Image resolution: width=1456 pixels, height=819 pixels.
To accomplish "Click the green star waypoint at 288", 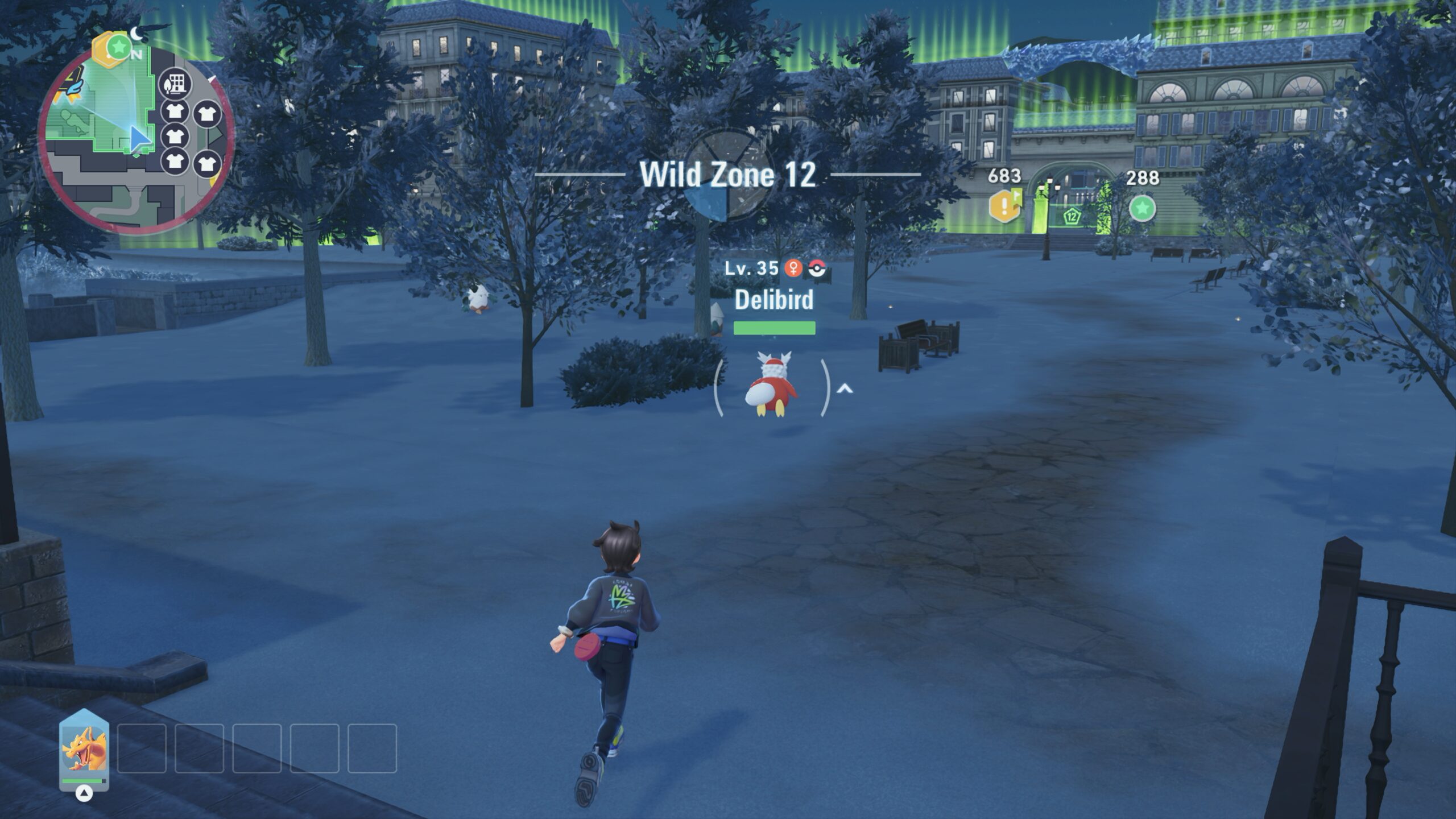I will click(1142, 208).
